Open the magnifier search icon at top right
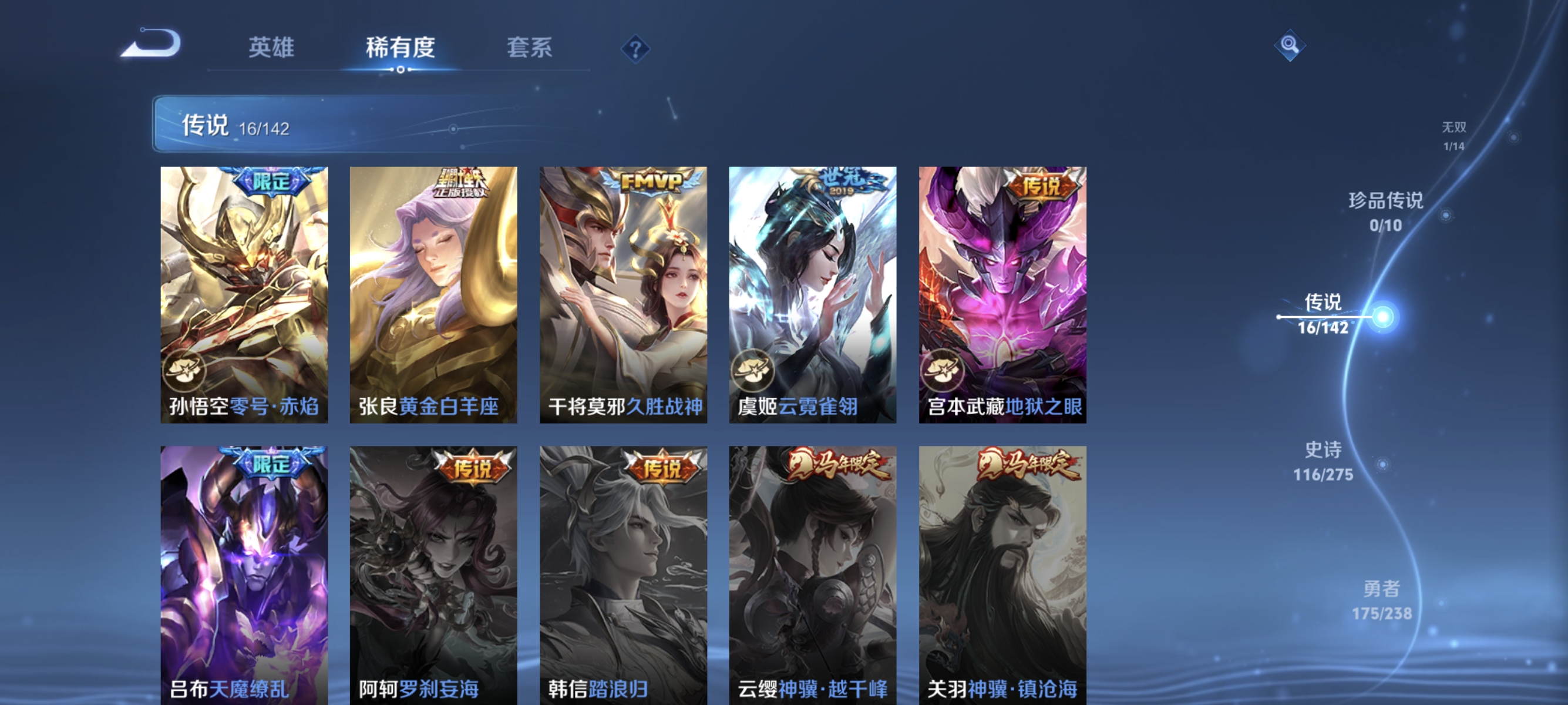 [x=1290, y=46]
